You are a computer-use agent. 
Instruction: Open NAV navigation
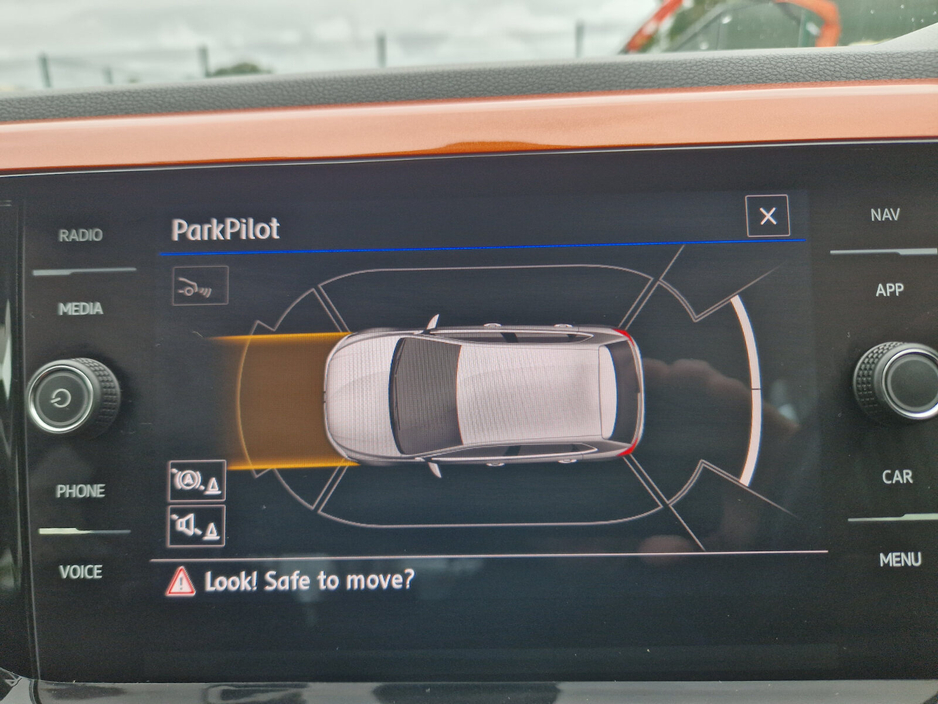[885, 215]
